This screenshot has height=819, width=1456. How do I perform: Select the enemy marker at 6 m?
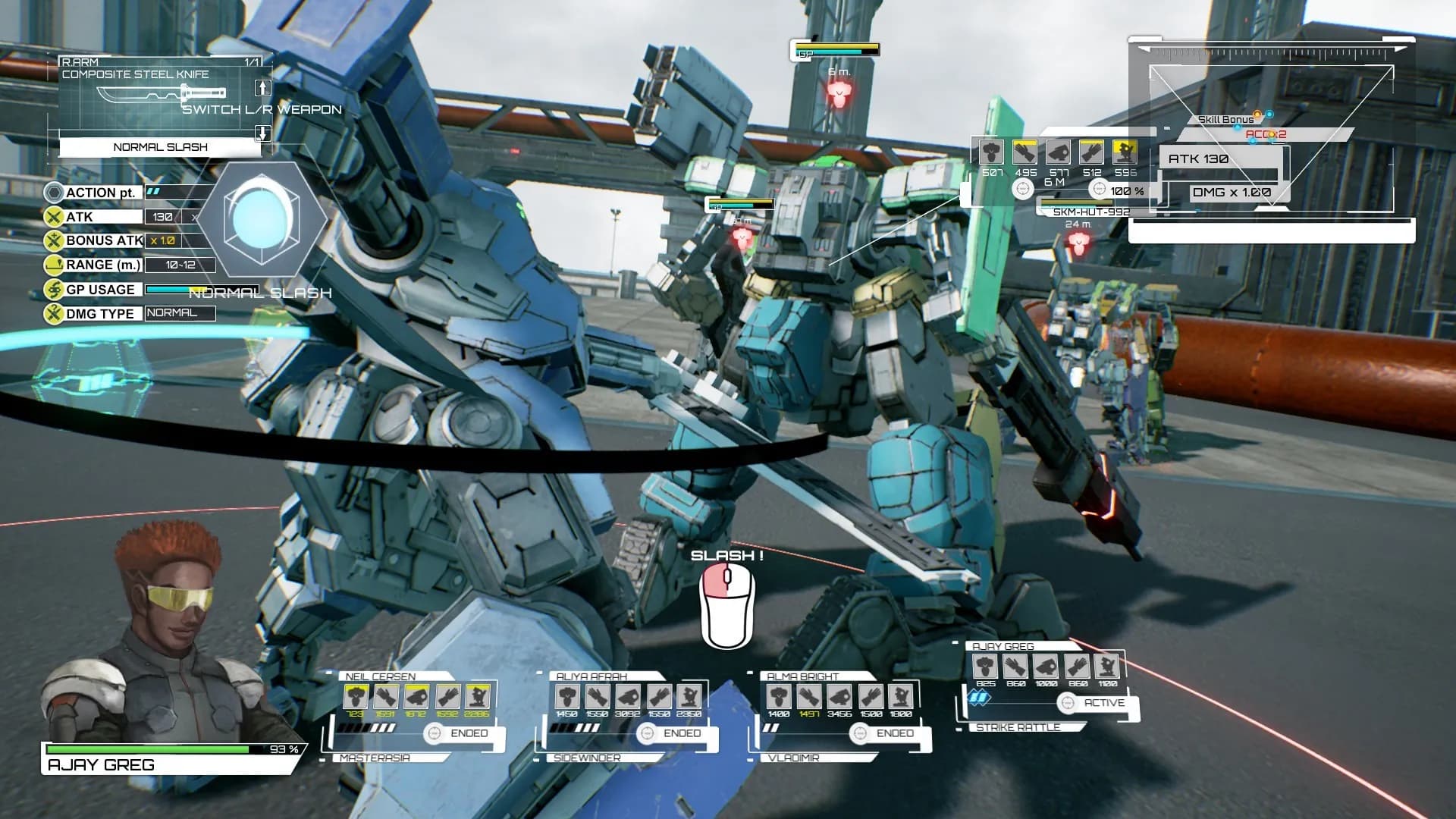point(838,94)
